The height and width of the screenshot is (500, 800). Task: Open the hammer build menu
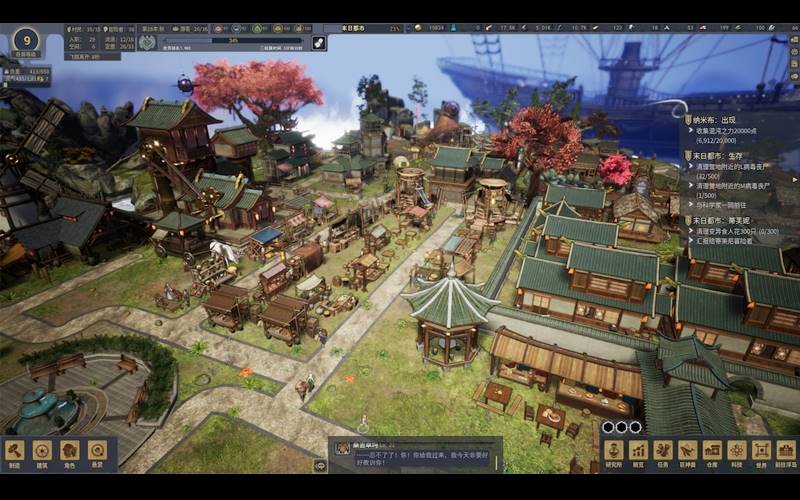(x=14, y=452)
